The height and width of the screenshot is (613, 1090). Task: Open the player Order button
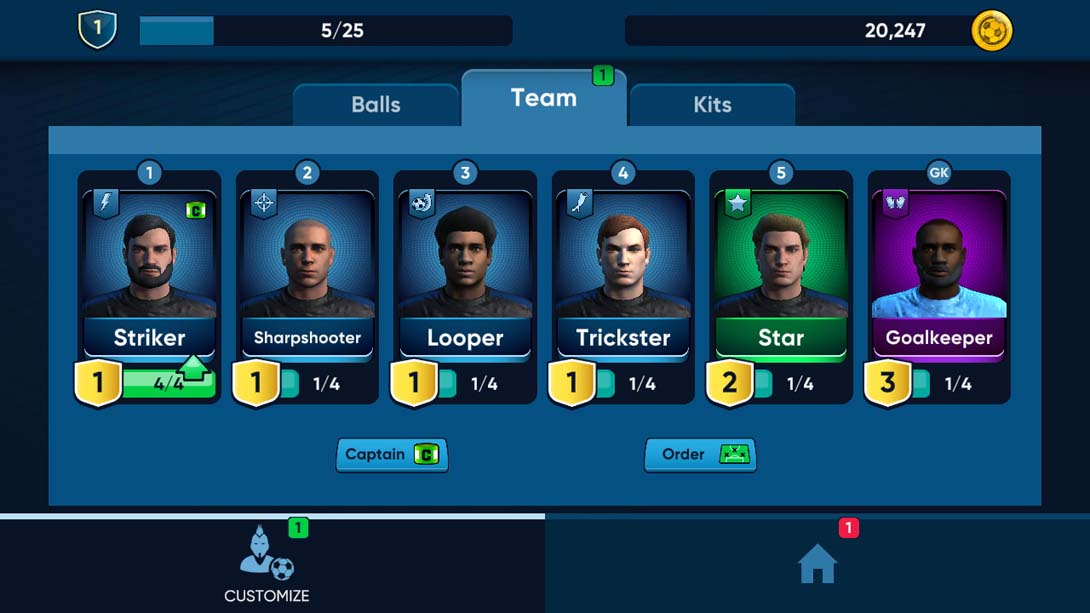coord(700,454)
